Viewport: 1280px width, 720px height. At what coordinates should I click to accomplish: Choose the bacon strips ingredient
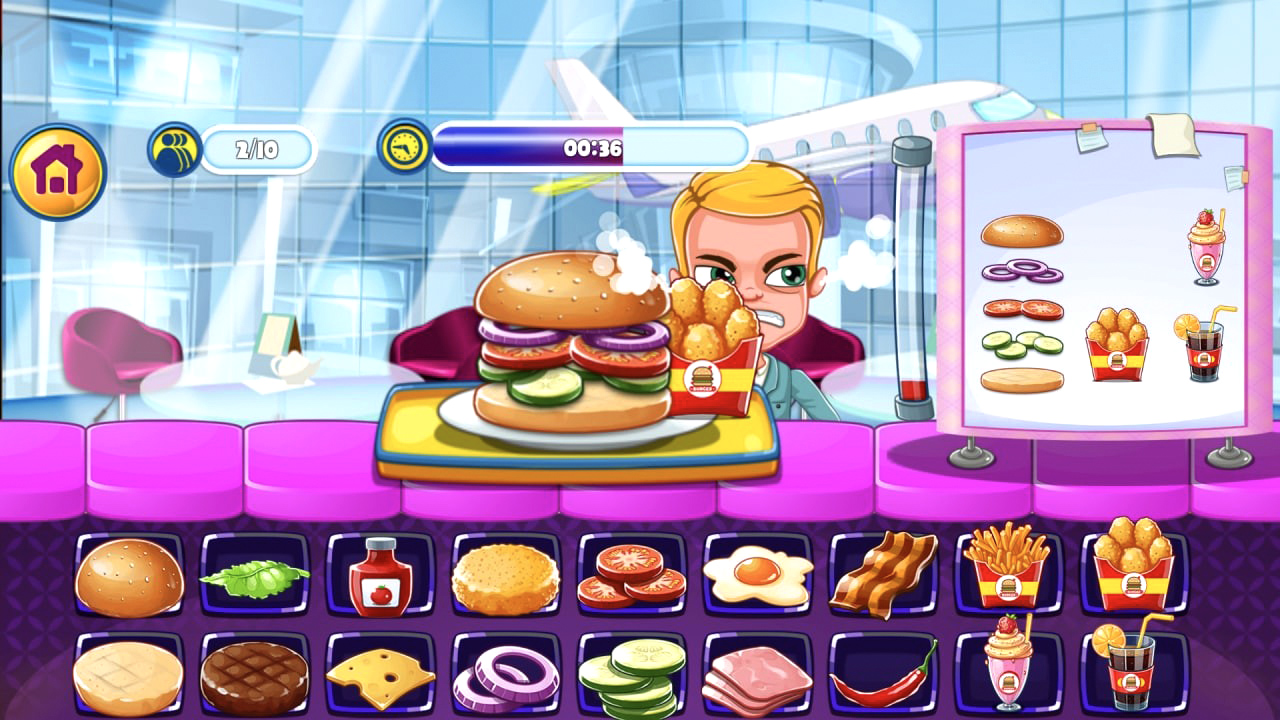885,575
